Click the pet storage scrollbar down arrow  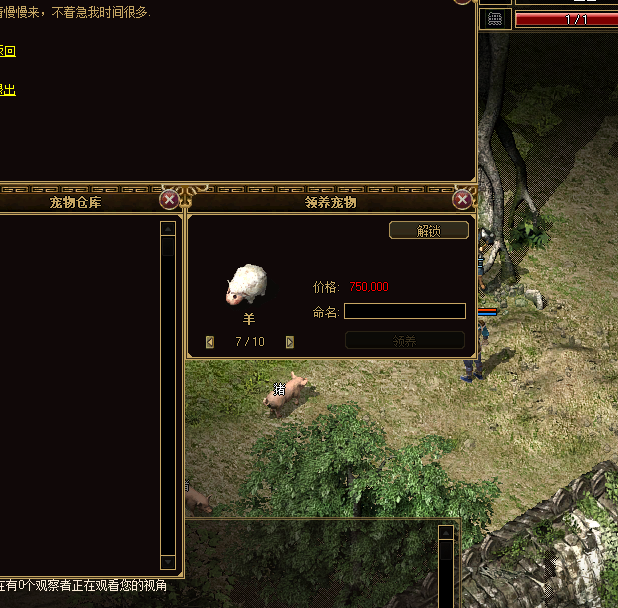coord(168,562)
